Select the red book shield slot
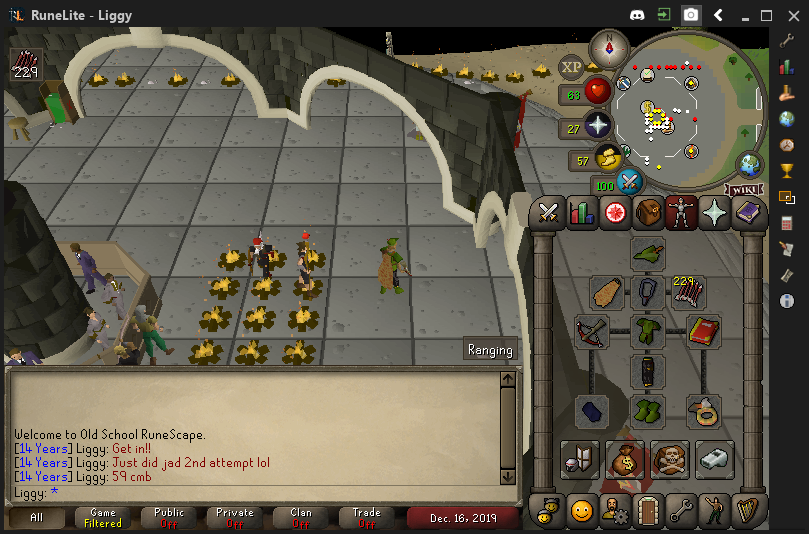 704,332
